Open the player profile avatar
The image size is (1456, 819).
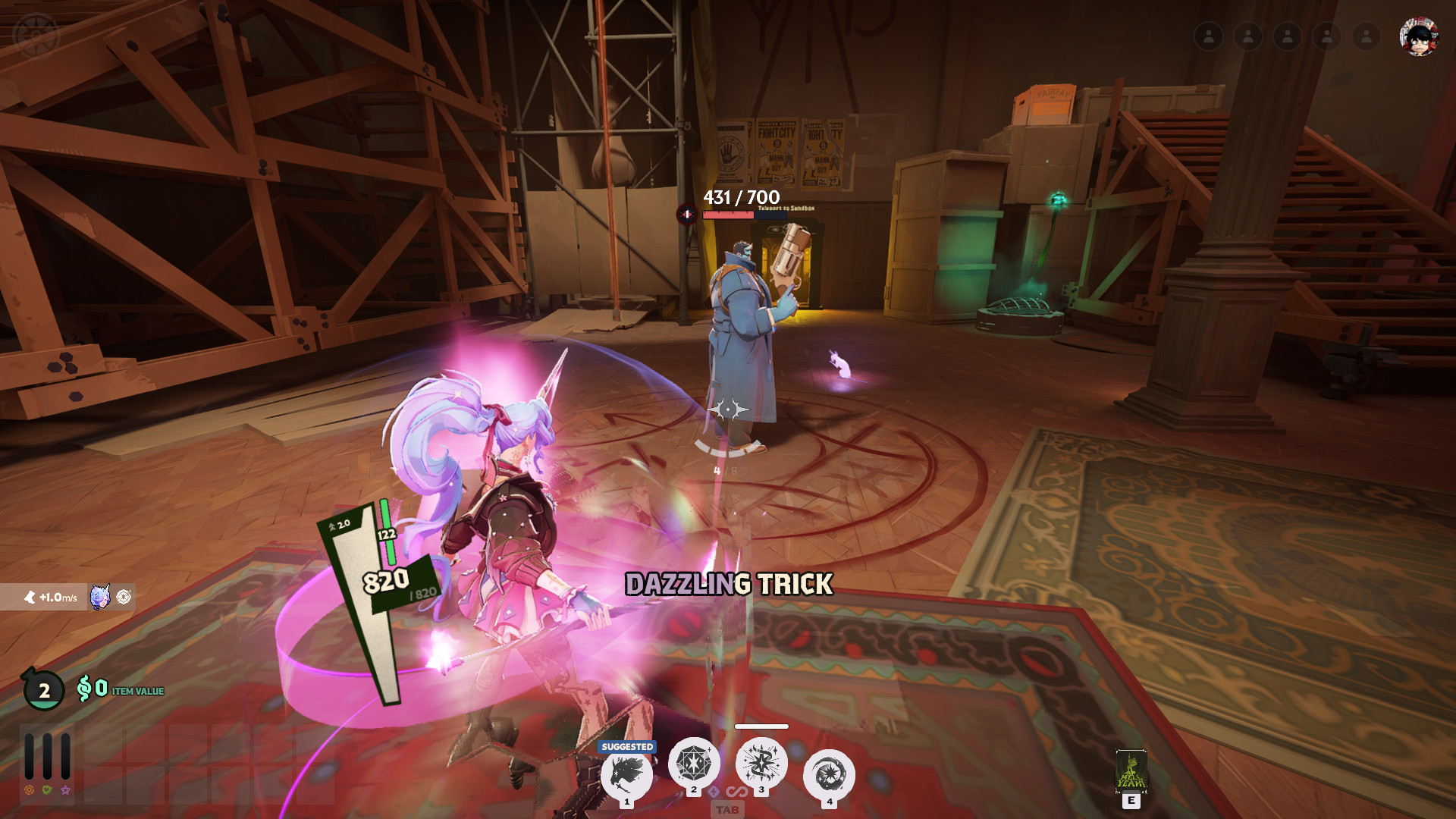tap(1418, 36)
